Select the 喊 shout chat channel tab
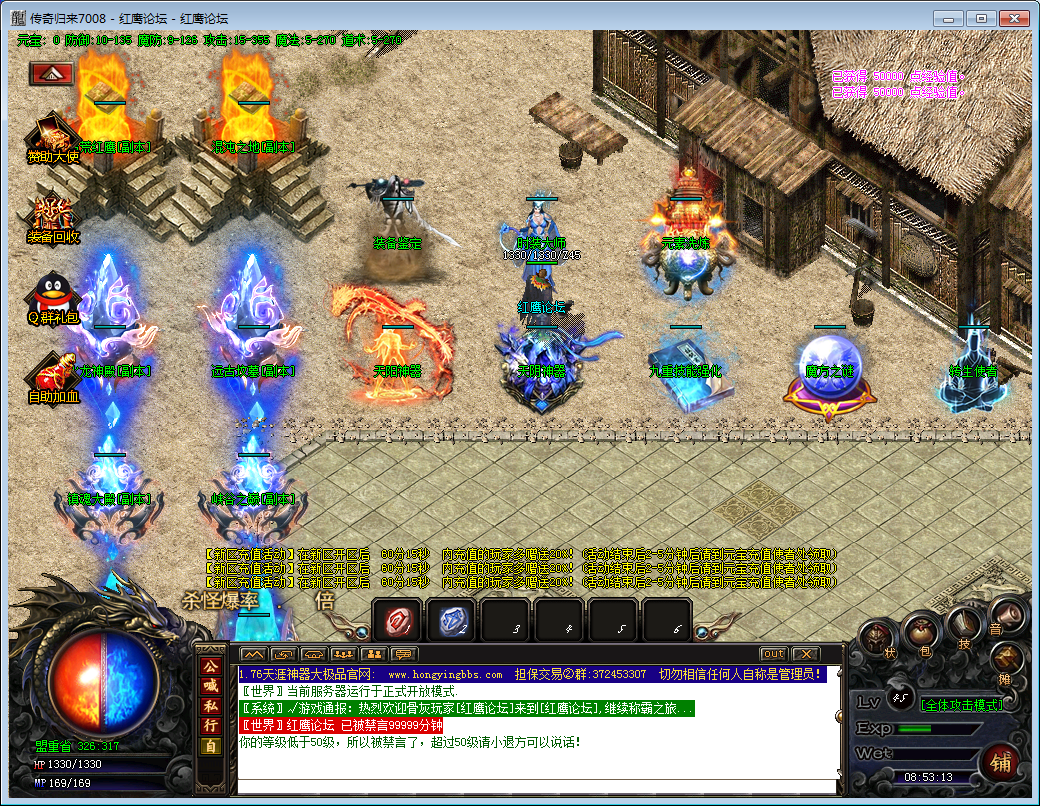 coord(210,686)
